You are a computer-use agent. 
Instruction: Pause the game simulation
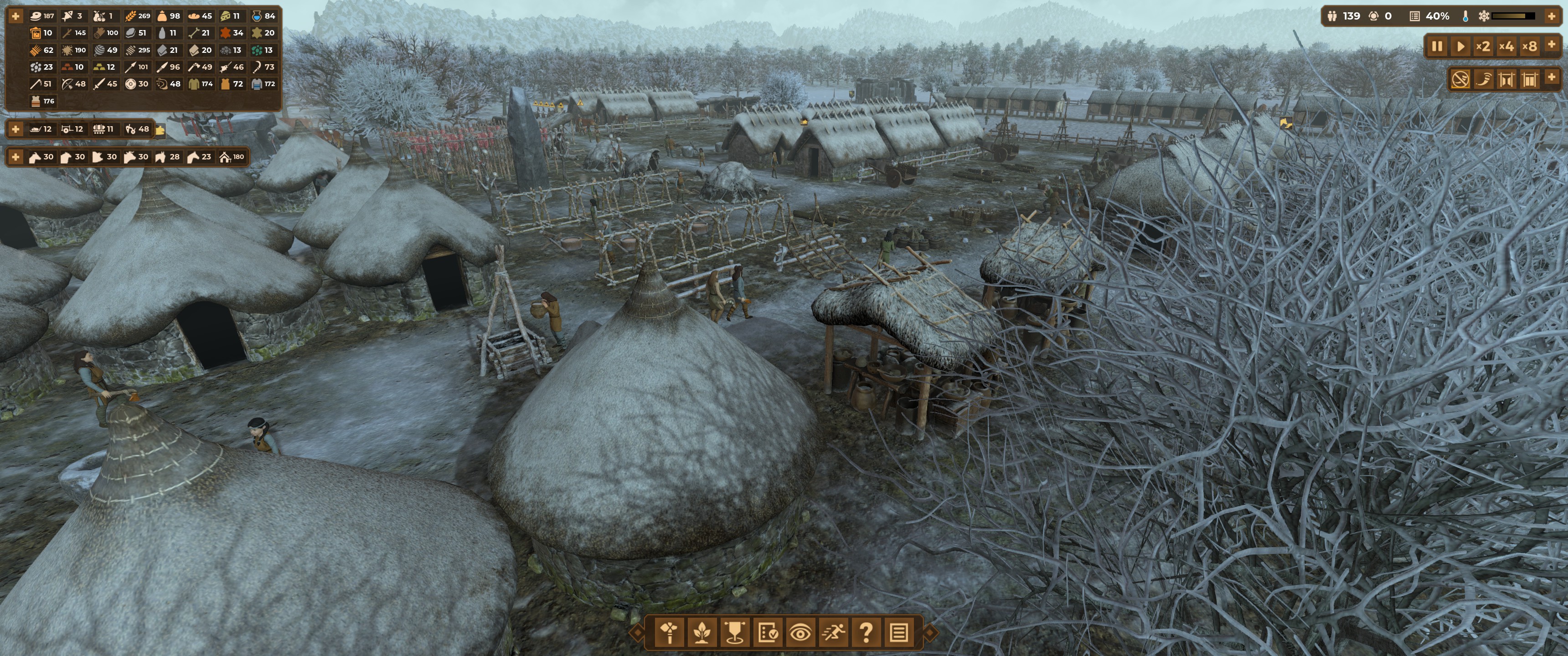point(1437,46)
